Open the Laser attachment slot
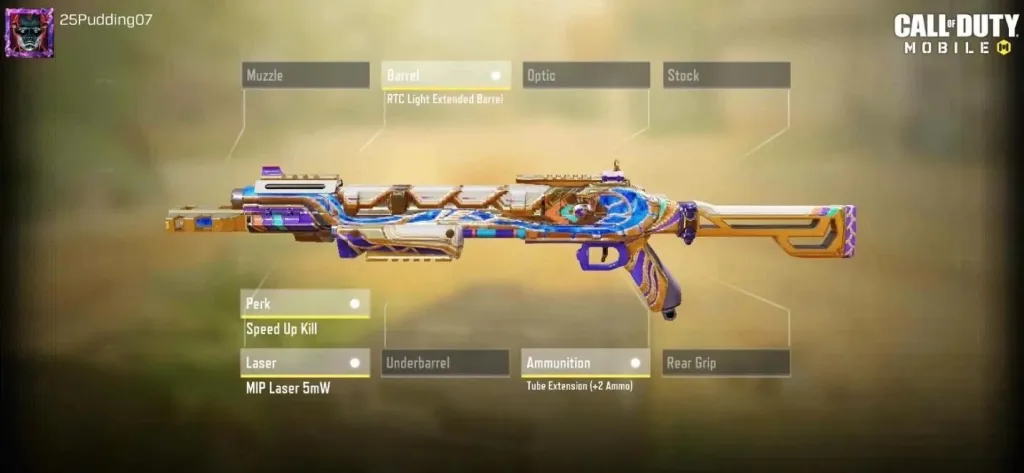This screenshot has height=473, width=1024. tap(305, 363)
